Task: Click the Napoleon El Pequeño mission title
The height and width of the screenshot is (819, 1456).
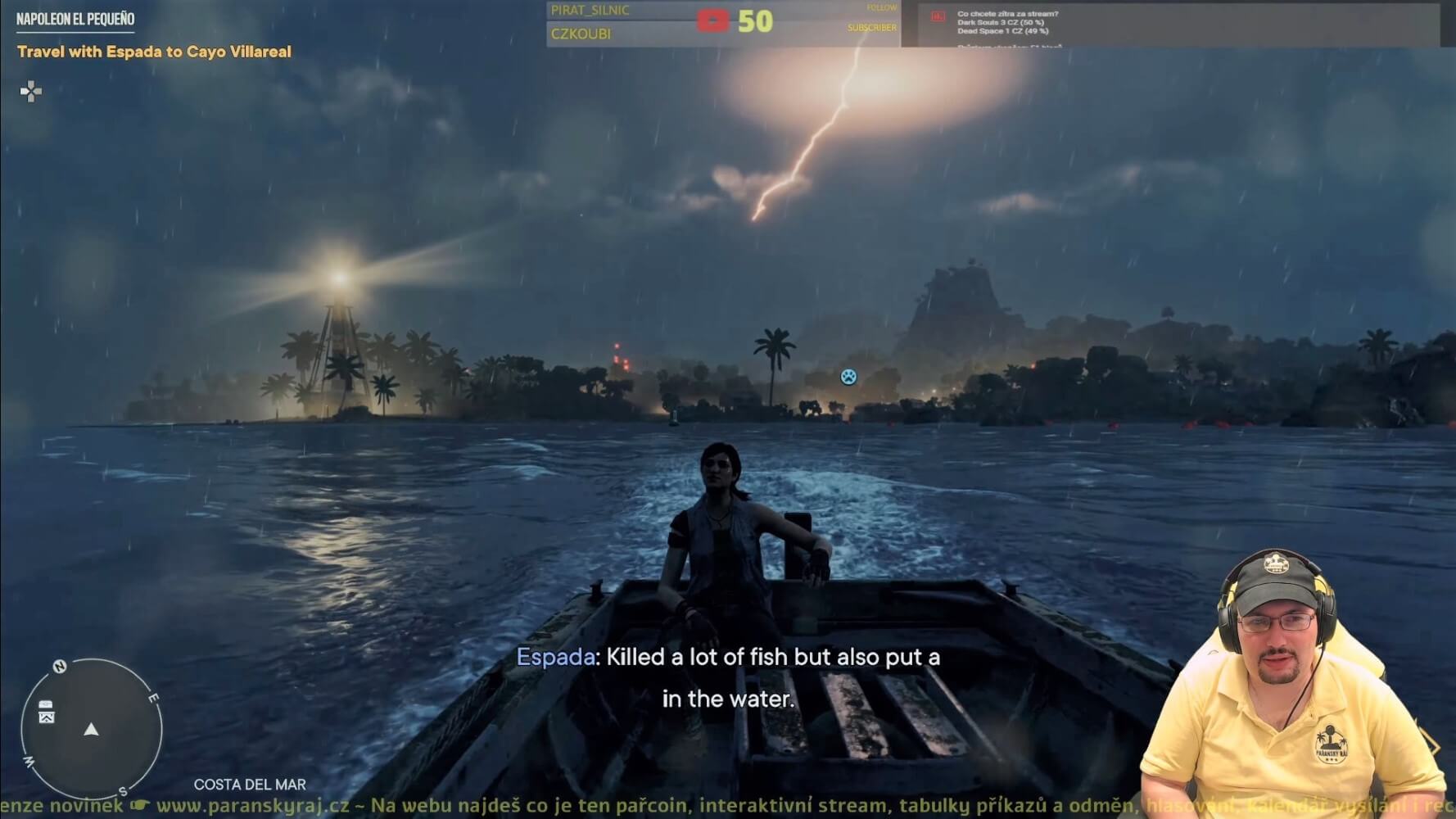Action: [75, 19]
